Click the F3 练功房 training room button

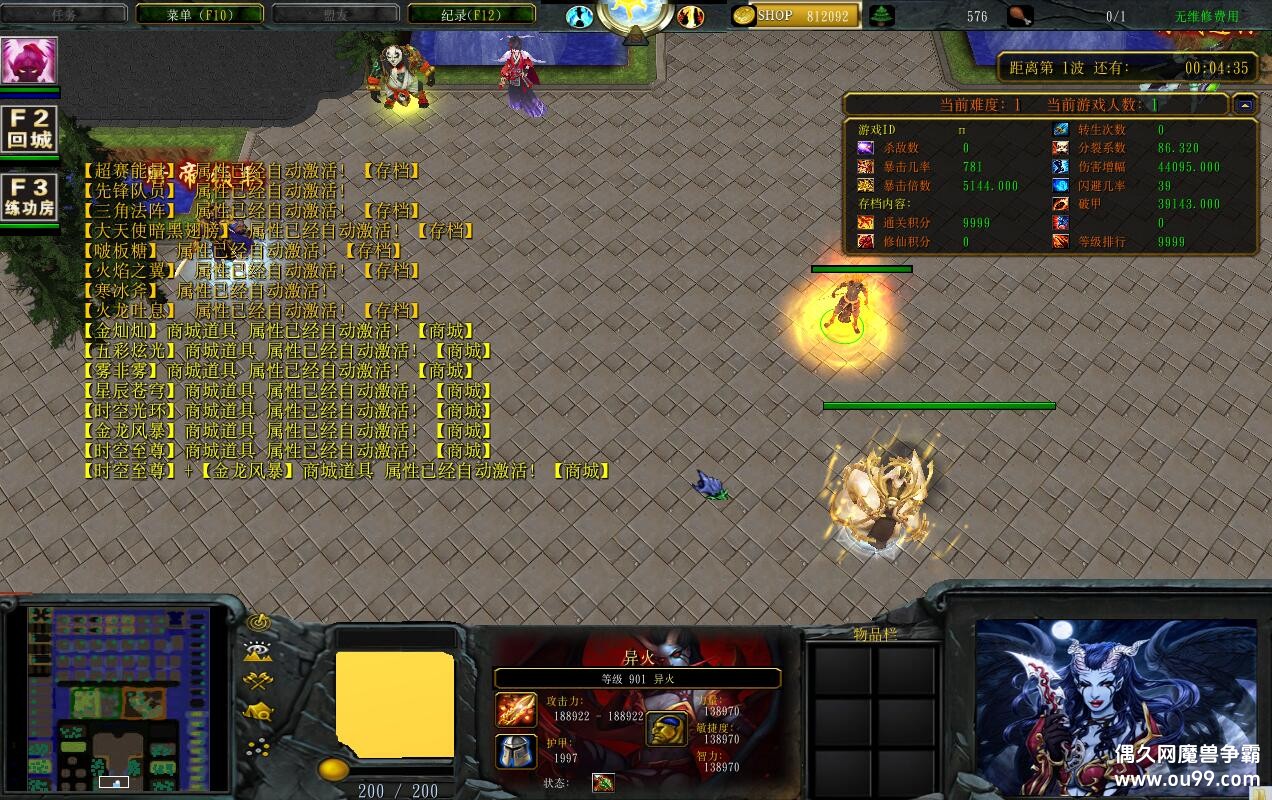coord(29,197)
